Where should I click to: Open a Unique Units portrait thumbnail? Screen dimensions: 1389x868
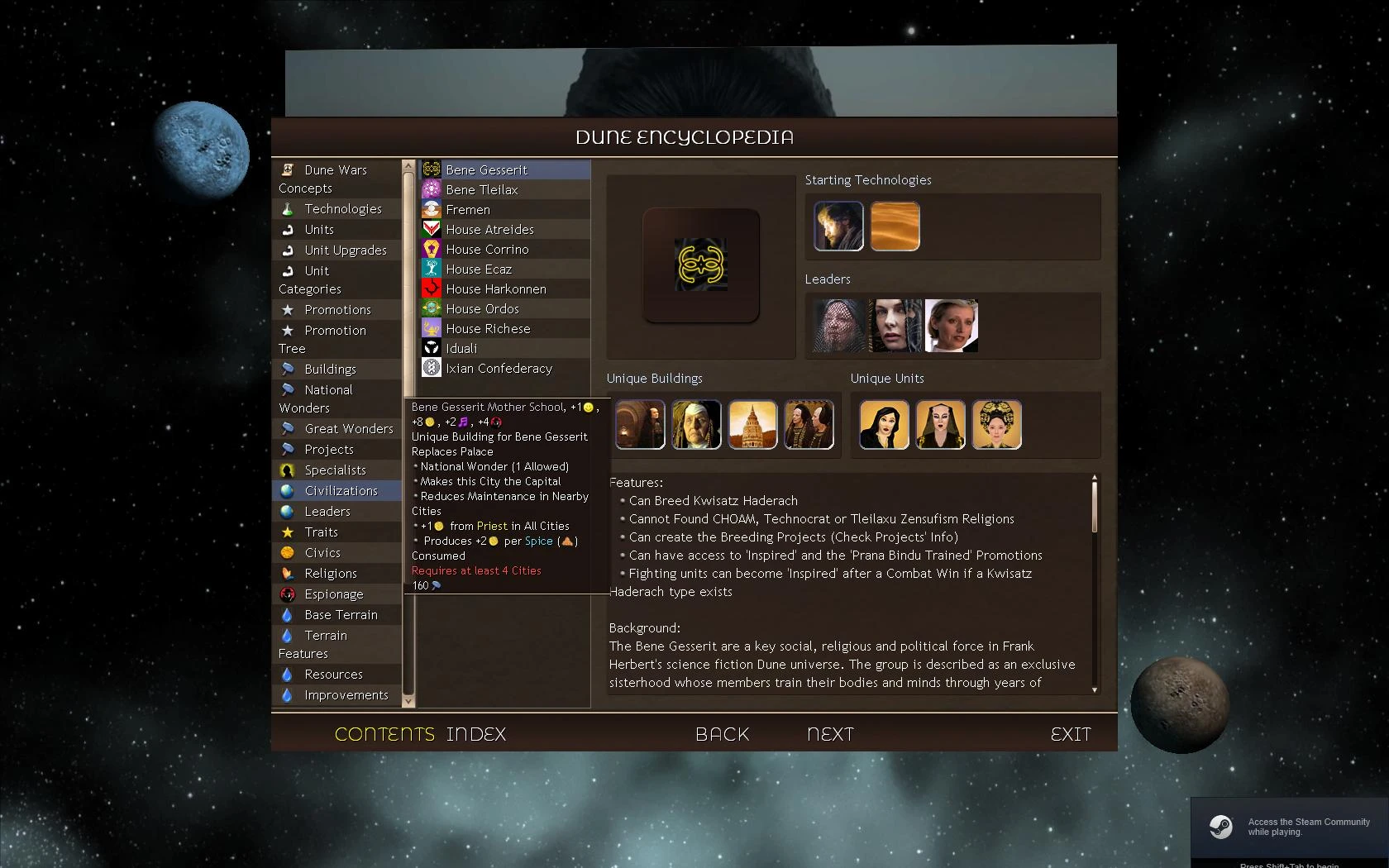[x=884, y=424]
